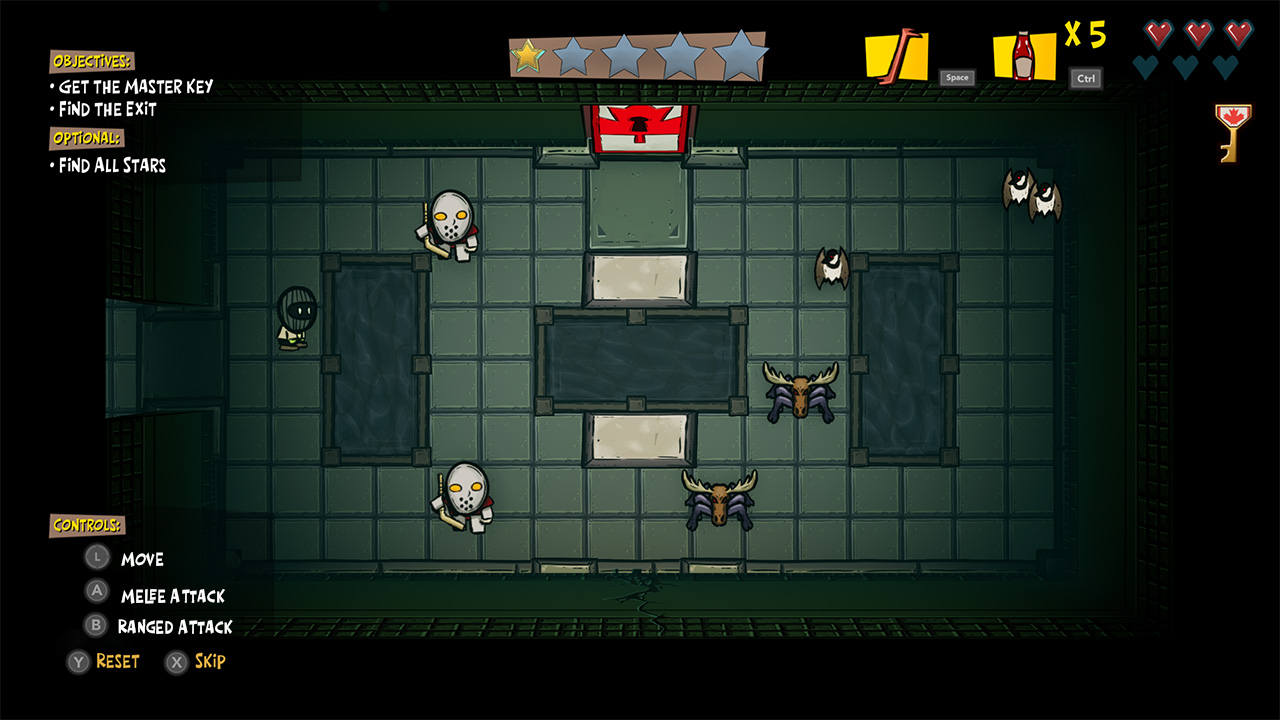Click the Ctrl key binding label
This screenshot has height=720, width=1280.
1086,78
